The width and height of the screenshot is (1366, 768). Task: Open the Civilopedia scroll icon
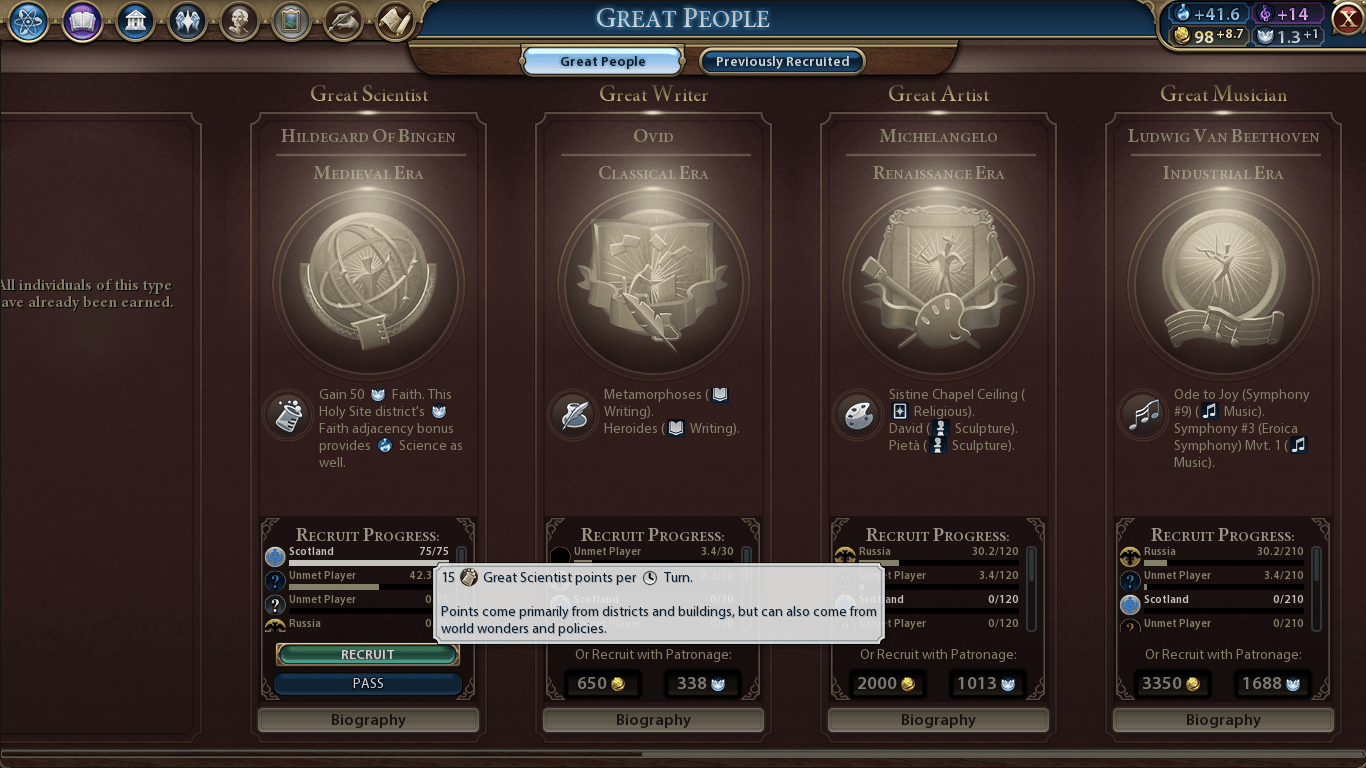(x=395, y=20)
